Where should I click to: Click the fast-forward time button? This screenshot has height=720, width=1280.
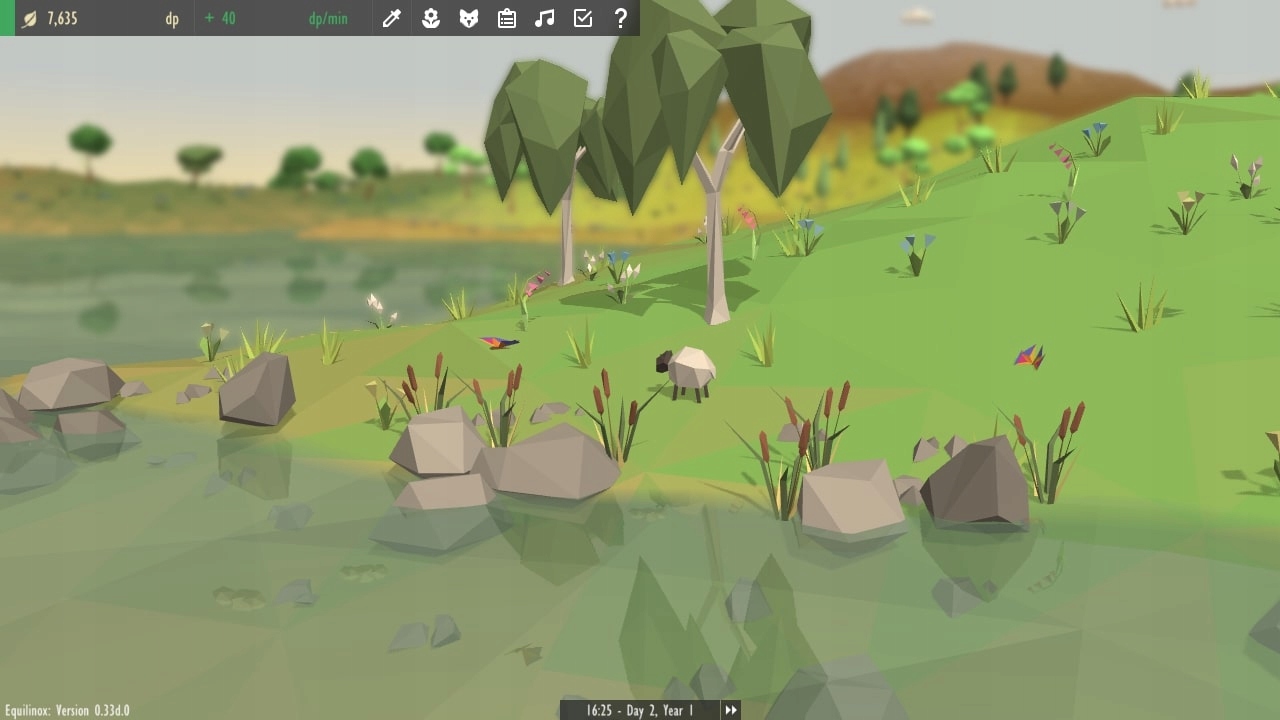coord(732,710)
